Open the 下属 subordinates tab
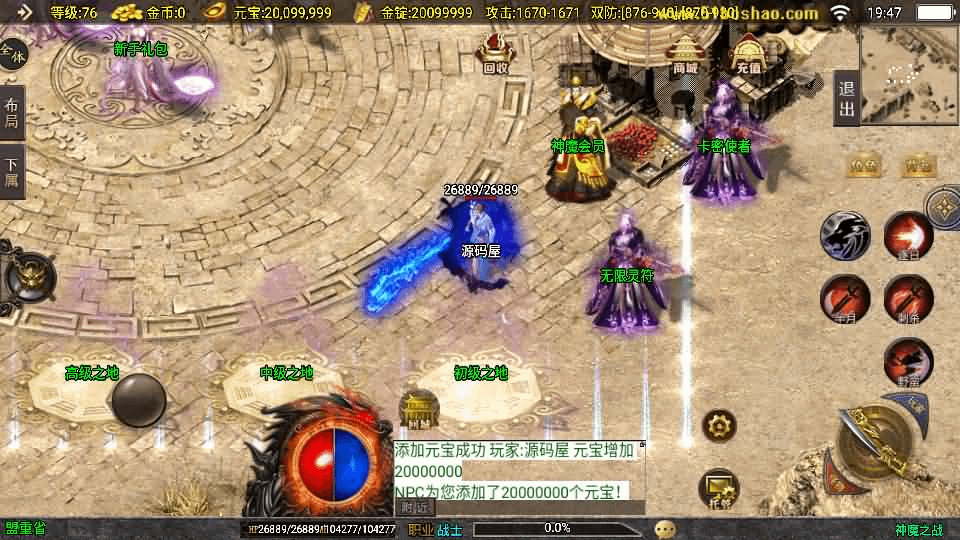This screenshot has height=540, width=960. pyautogui.click(x=12, y=171)
